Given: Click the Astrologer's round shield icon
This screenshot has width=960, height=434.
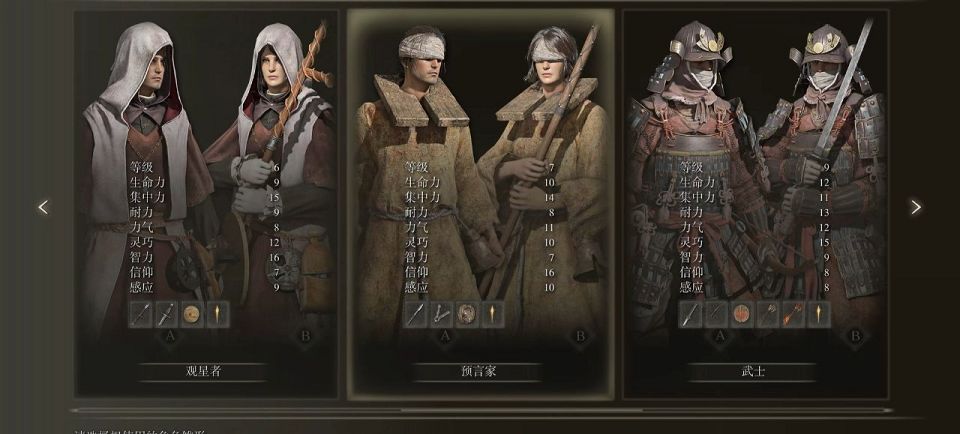Looking at the screenshot, I should [192, 314].
